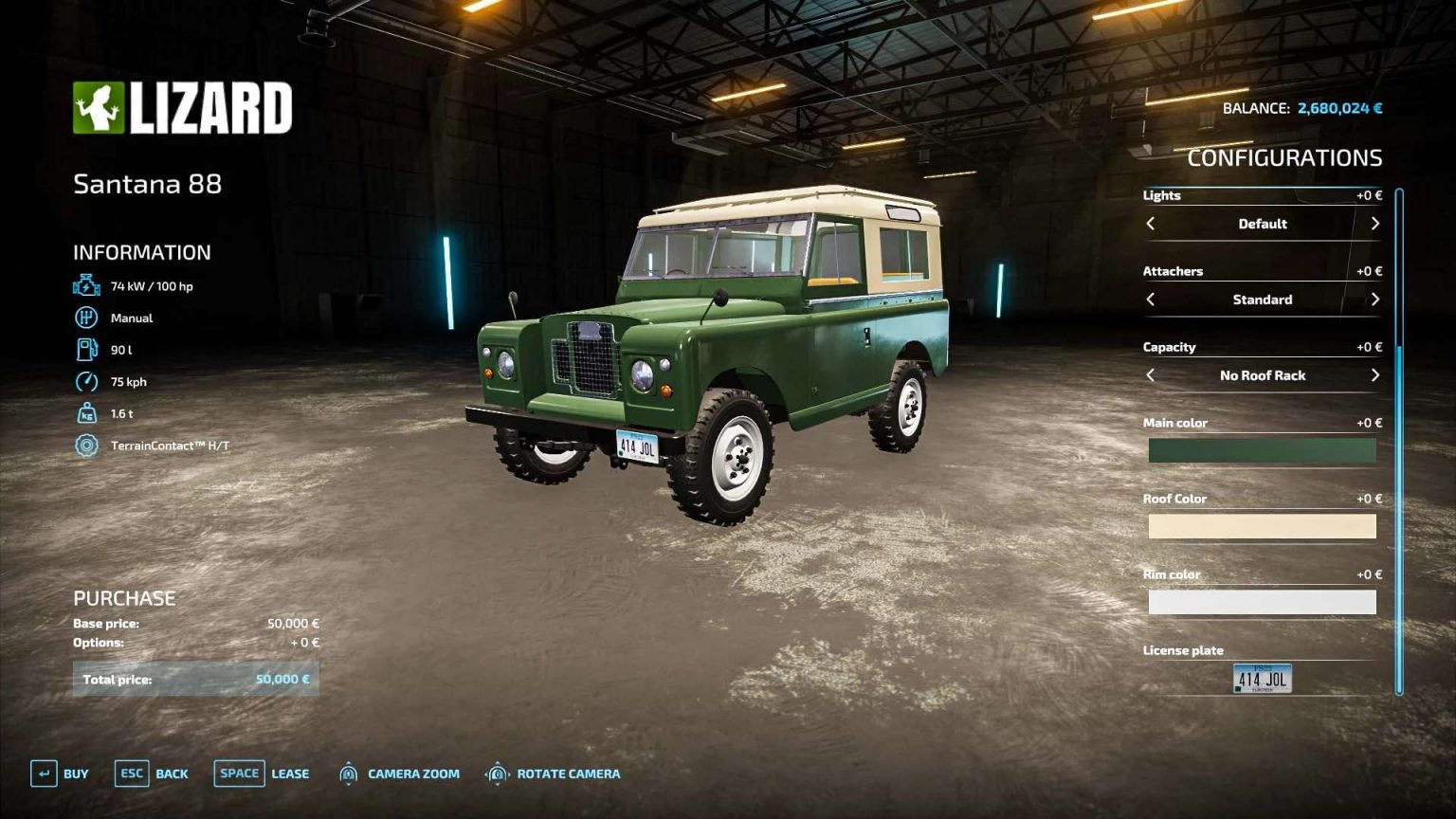This screenshot has width=1456, height=819.
Task: Click the engine power icon showing 74 kW
Action: 85,284
